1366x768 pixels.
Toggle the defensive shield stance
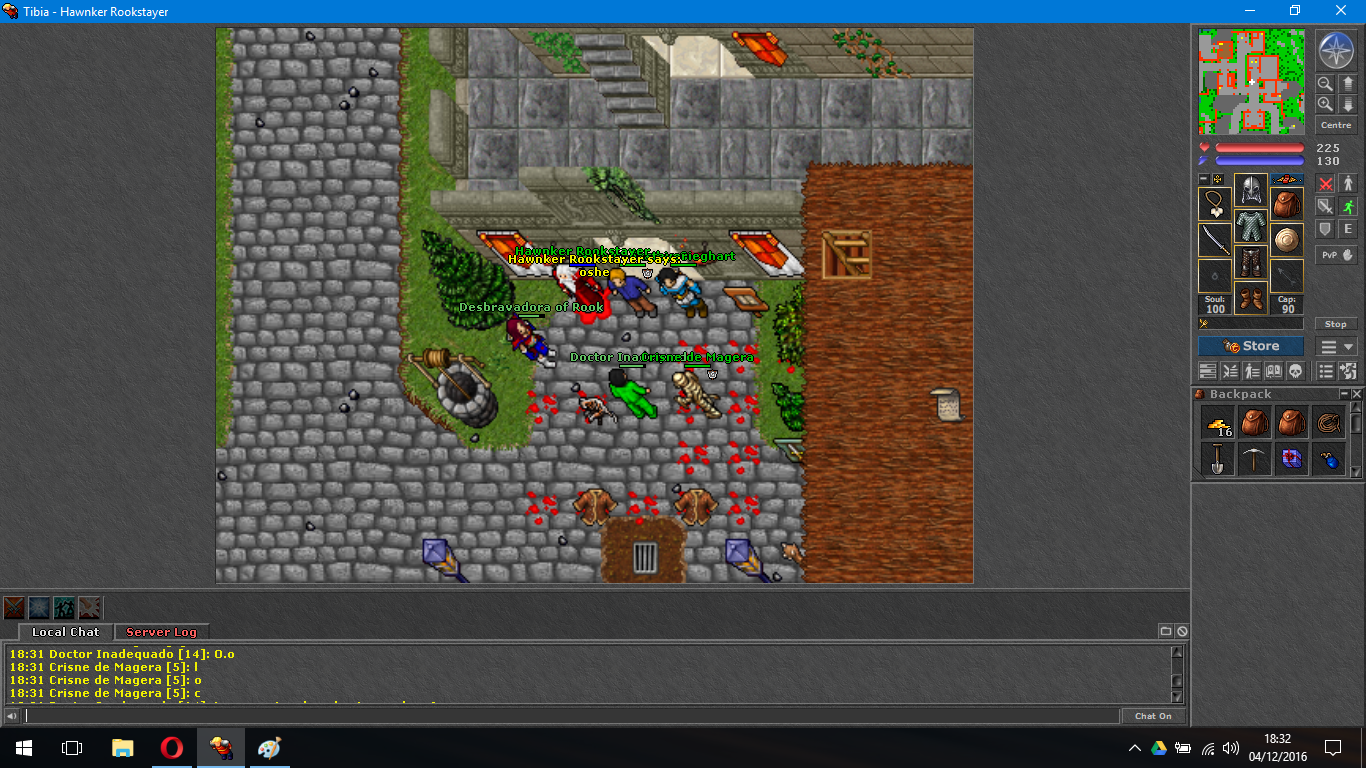click(1327, 229)
